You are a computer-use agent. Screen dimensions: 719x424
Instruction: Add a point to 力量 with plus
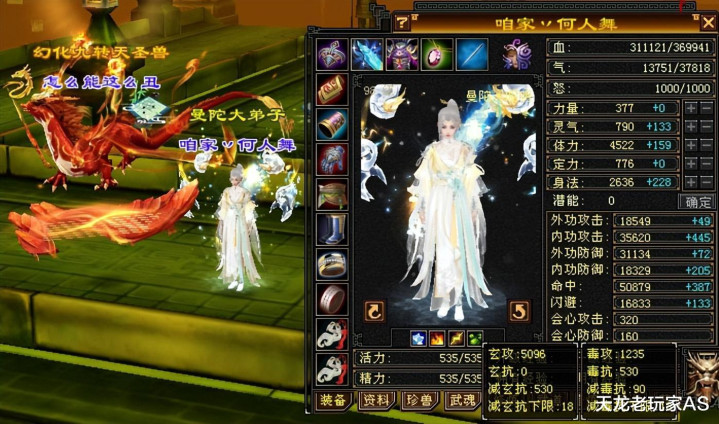tap(690, 108)
